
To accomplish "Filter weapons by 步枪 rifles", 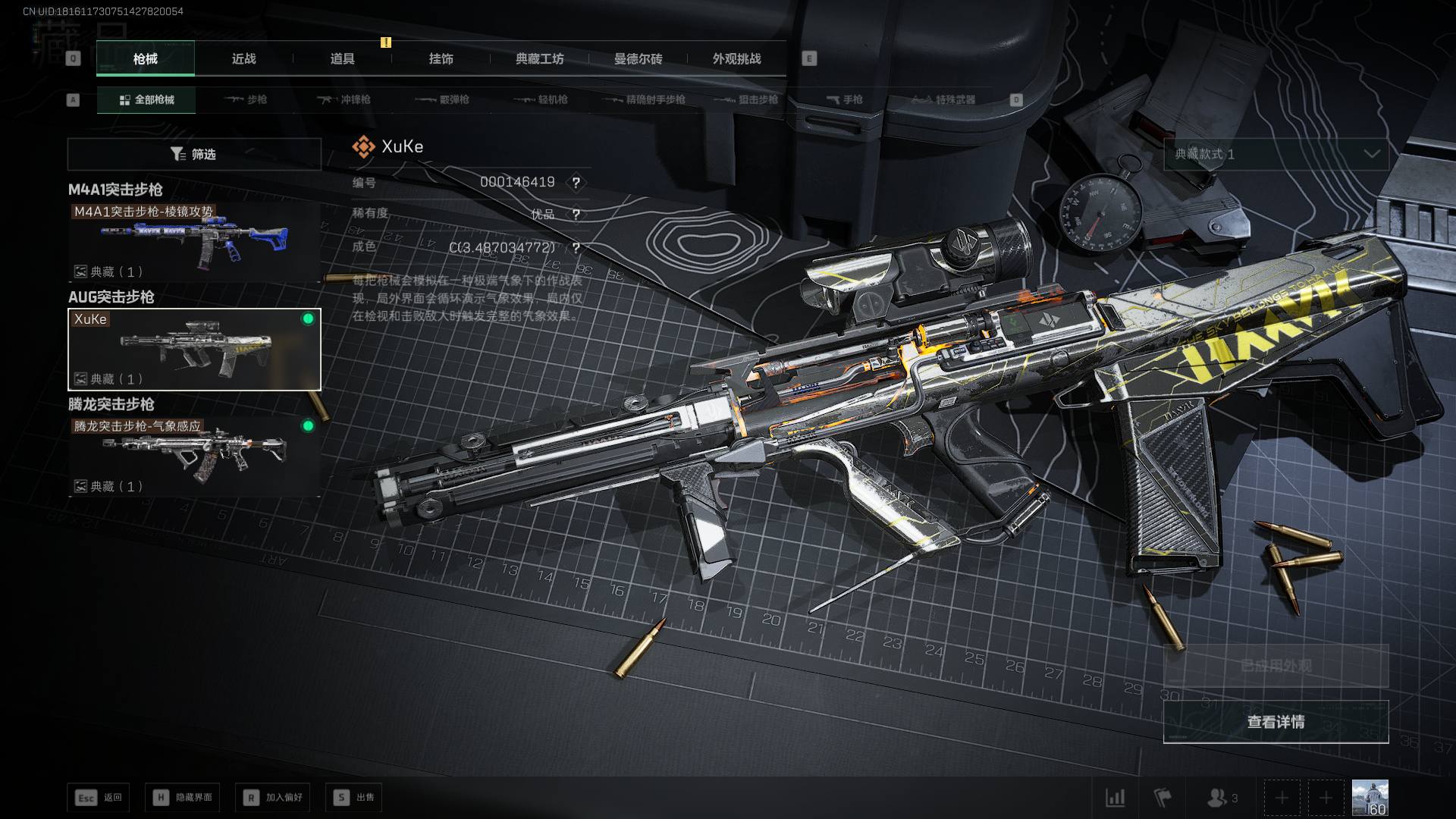I will (x=246, y=99).
